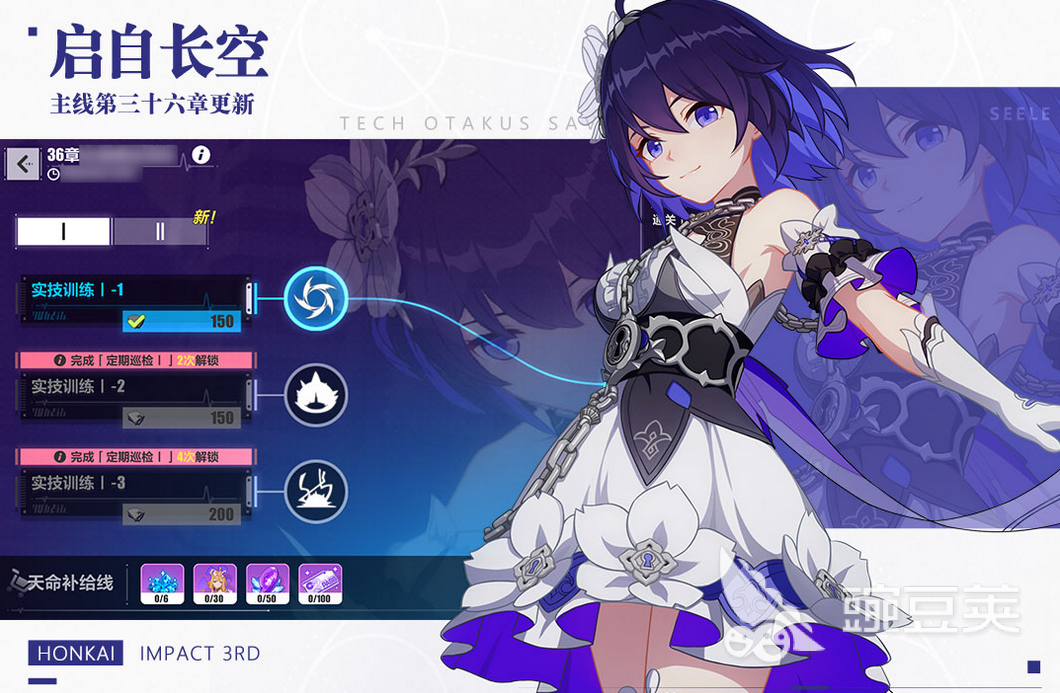Viewport: 1060px width, 693px height.
Task: Open chapter 36 info icon
Action: [202, 154]
